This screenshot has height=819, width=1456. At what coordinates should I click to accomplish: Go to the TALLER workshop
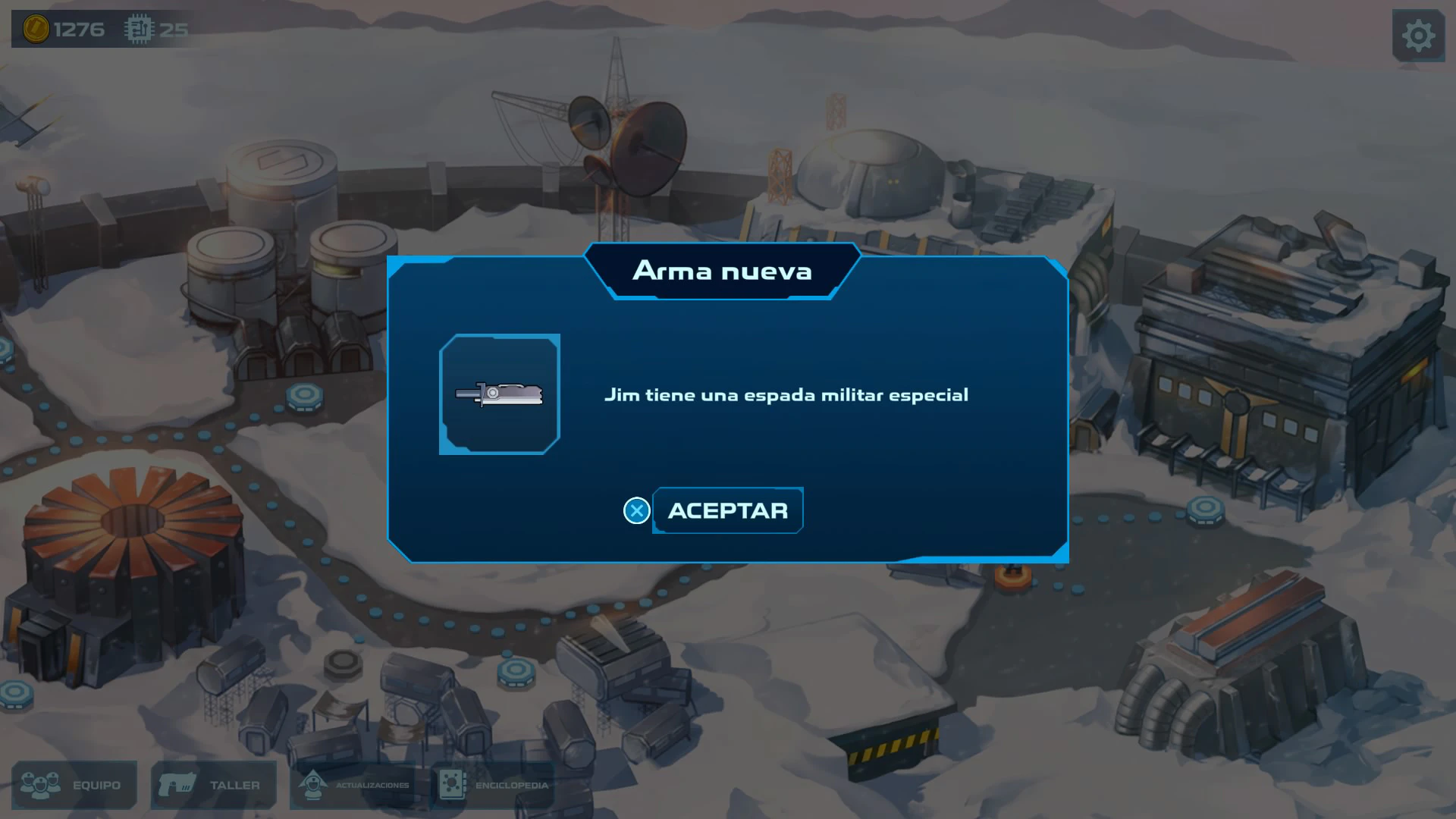(213, 785)
